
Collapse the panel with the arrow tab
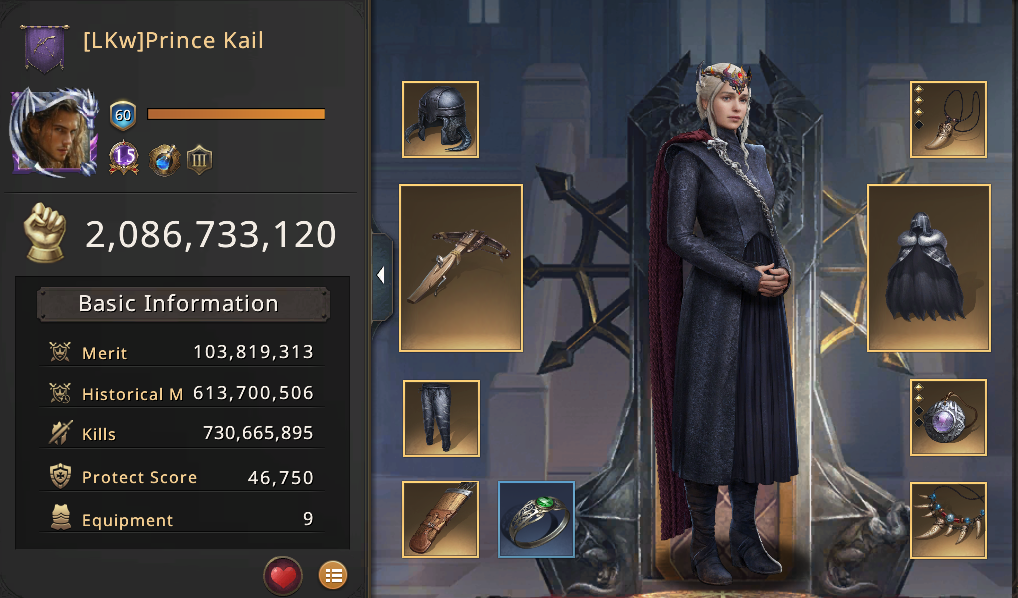pos(381,276)
